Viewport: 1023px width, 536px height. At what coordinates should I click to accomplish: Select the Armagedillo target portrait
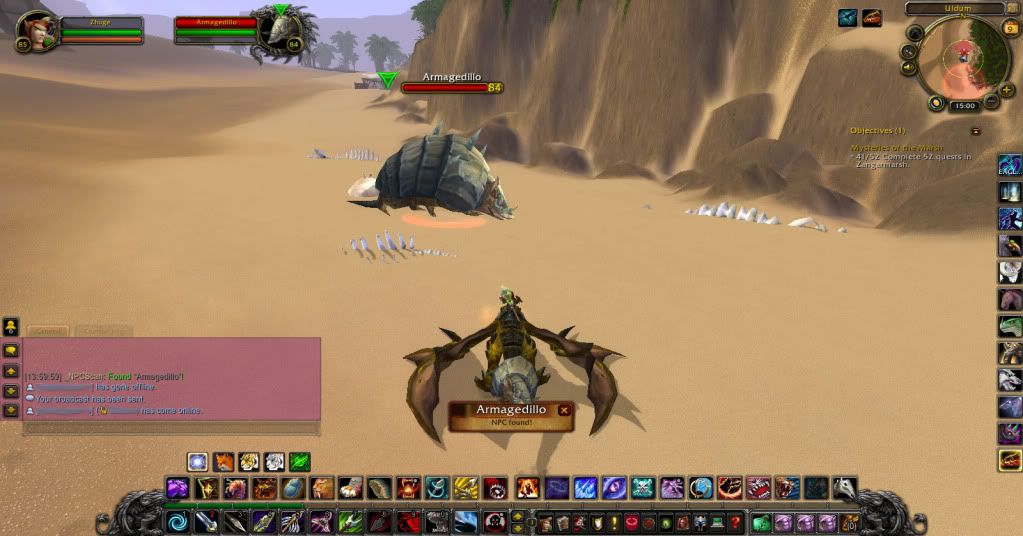279,31
